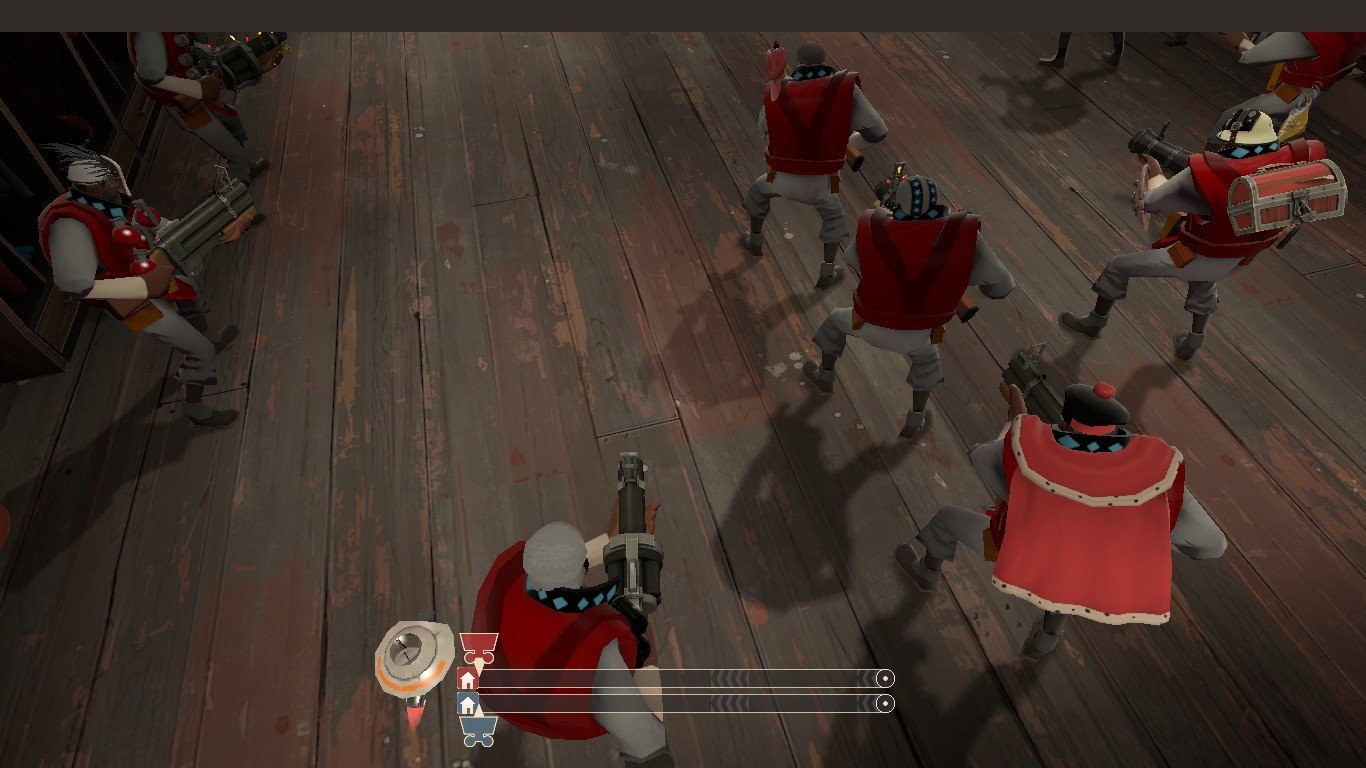
Task: Click the red payload cart icon
Action: coord(478,645)
